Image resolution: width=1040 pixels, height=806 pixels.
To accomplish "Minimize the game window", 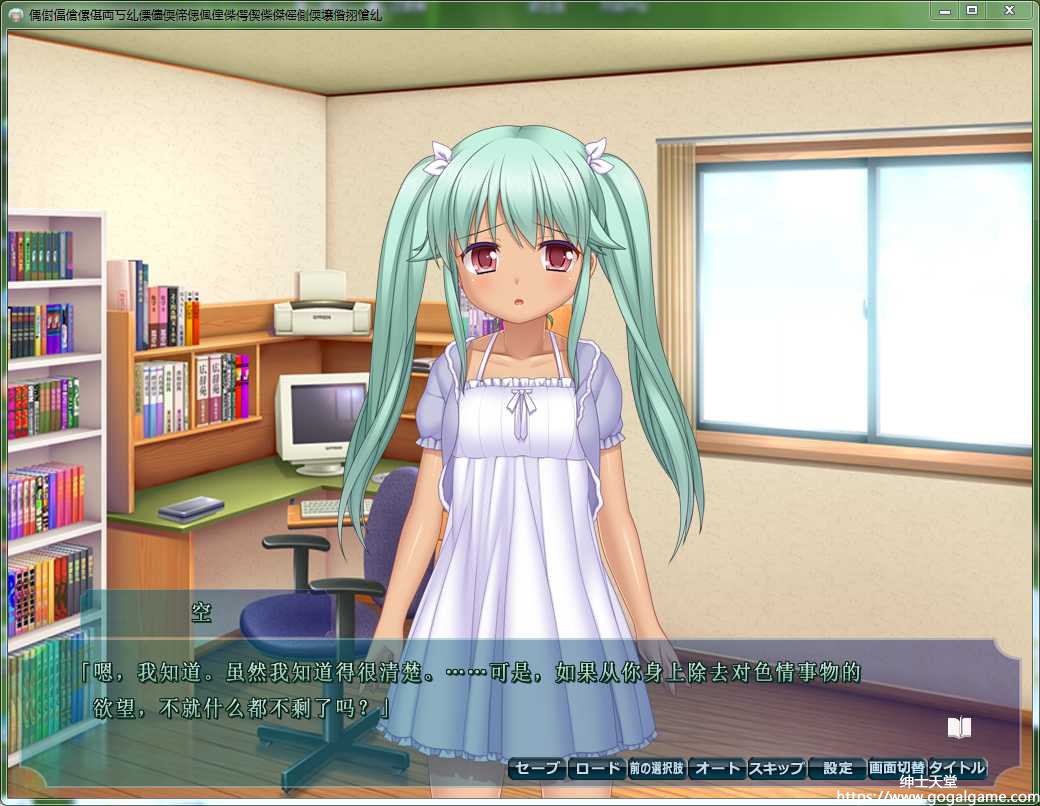I will click(943, 10).
